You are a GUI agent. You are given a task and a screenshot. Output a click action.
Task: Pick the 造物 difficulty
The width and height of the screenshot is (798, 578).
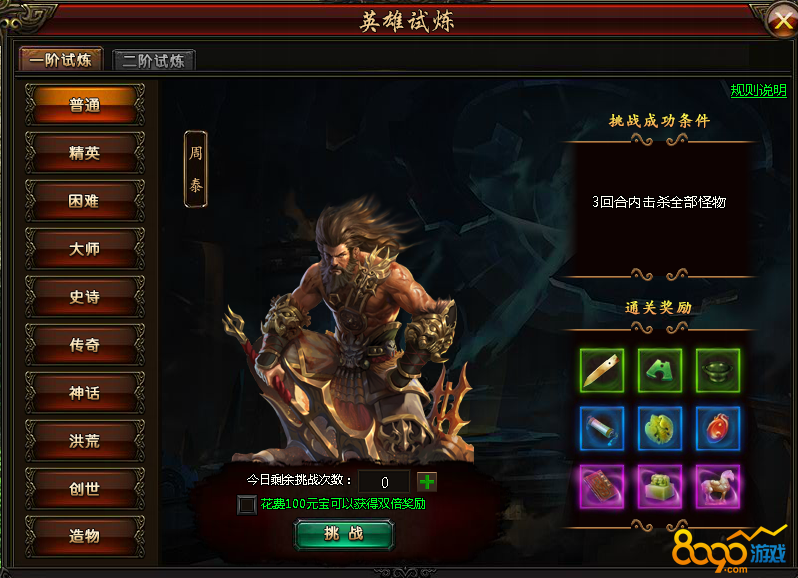pyautogui.click(x=85, y=536)
